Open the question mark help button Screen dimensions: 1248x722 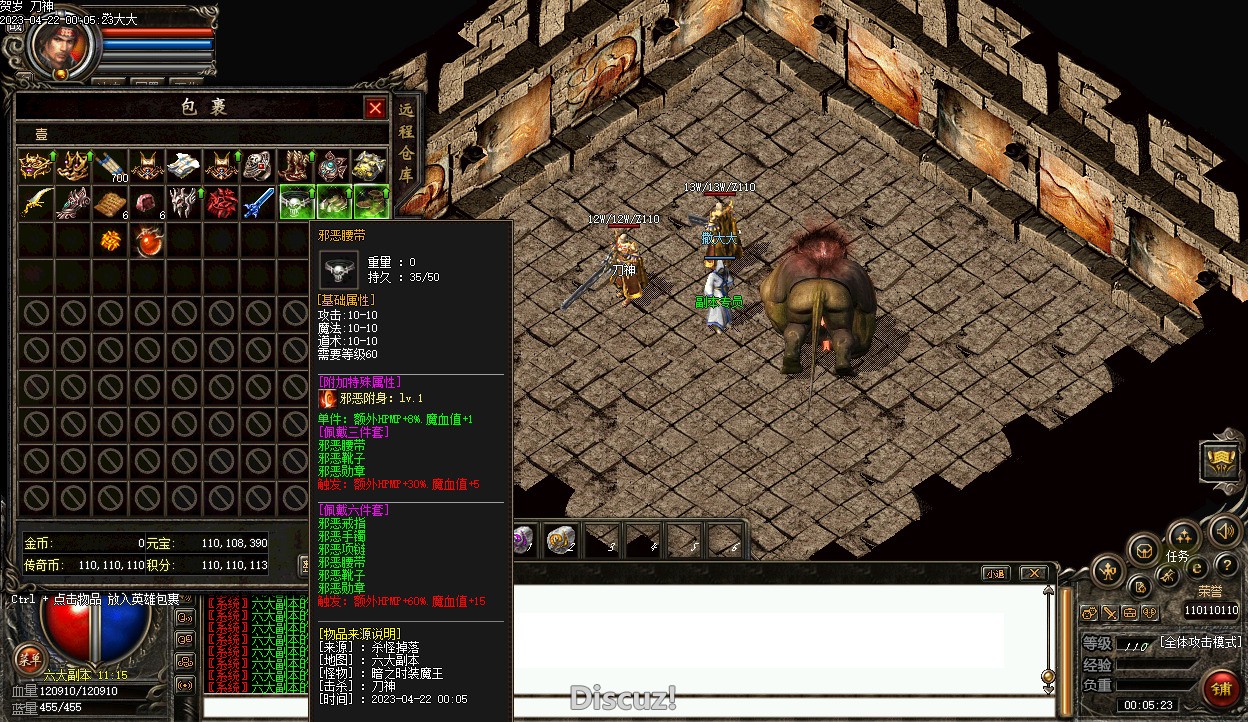coord(1226,566)
